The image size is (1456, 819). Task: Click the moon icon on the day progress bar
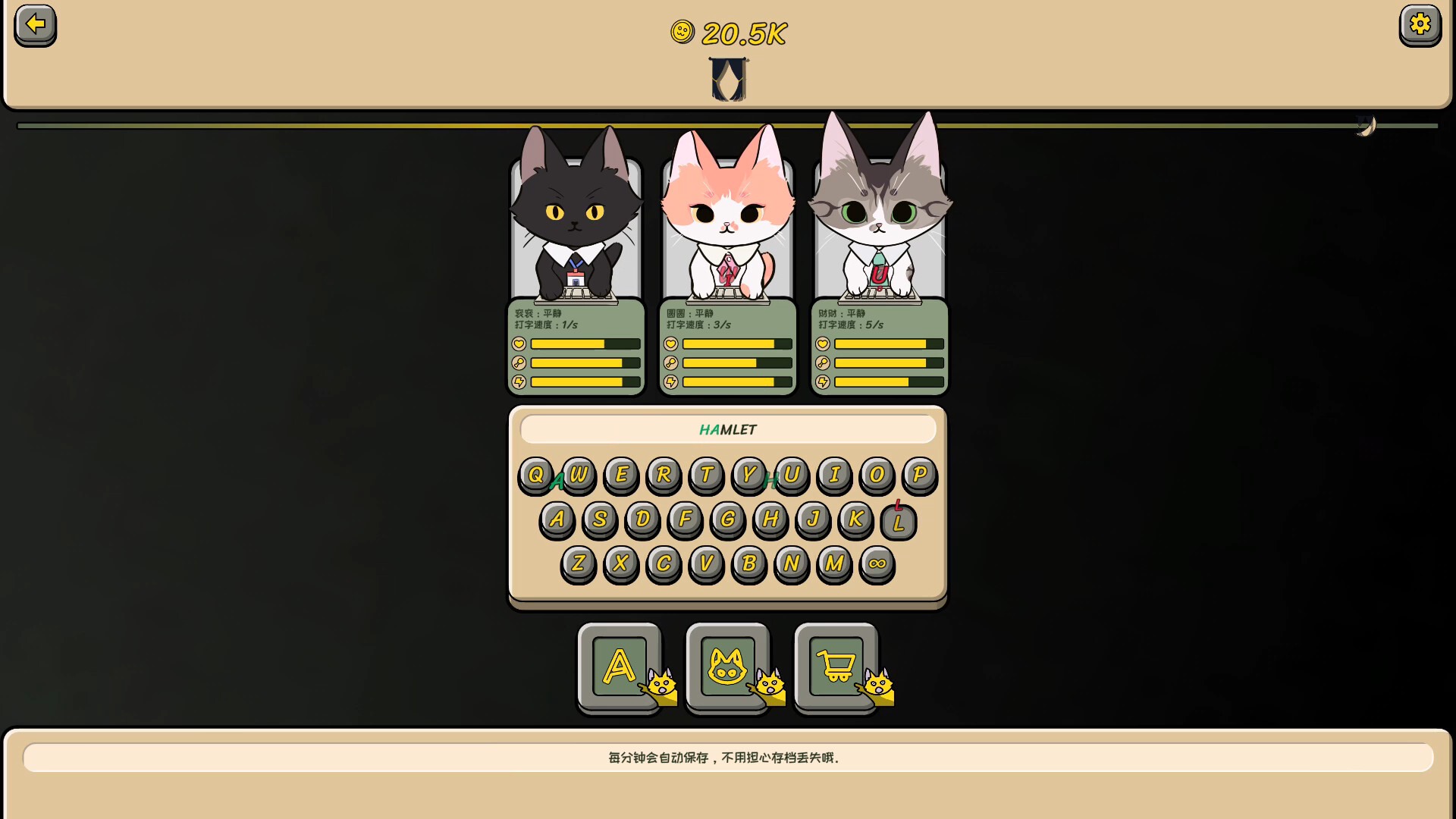tap(1365, 125)
